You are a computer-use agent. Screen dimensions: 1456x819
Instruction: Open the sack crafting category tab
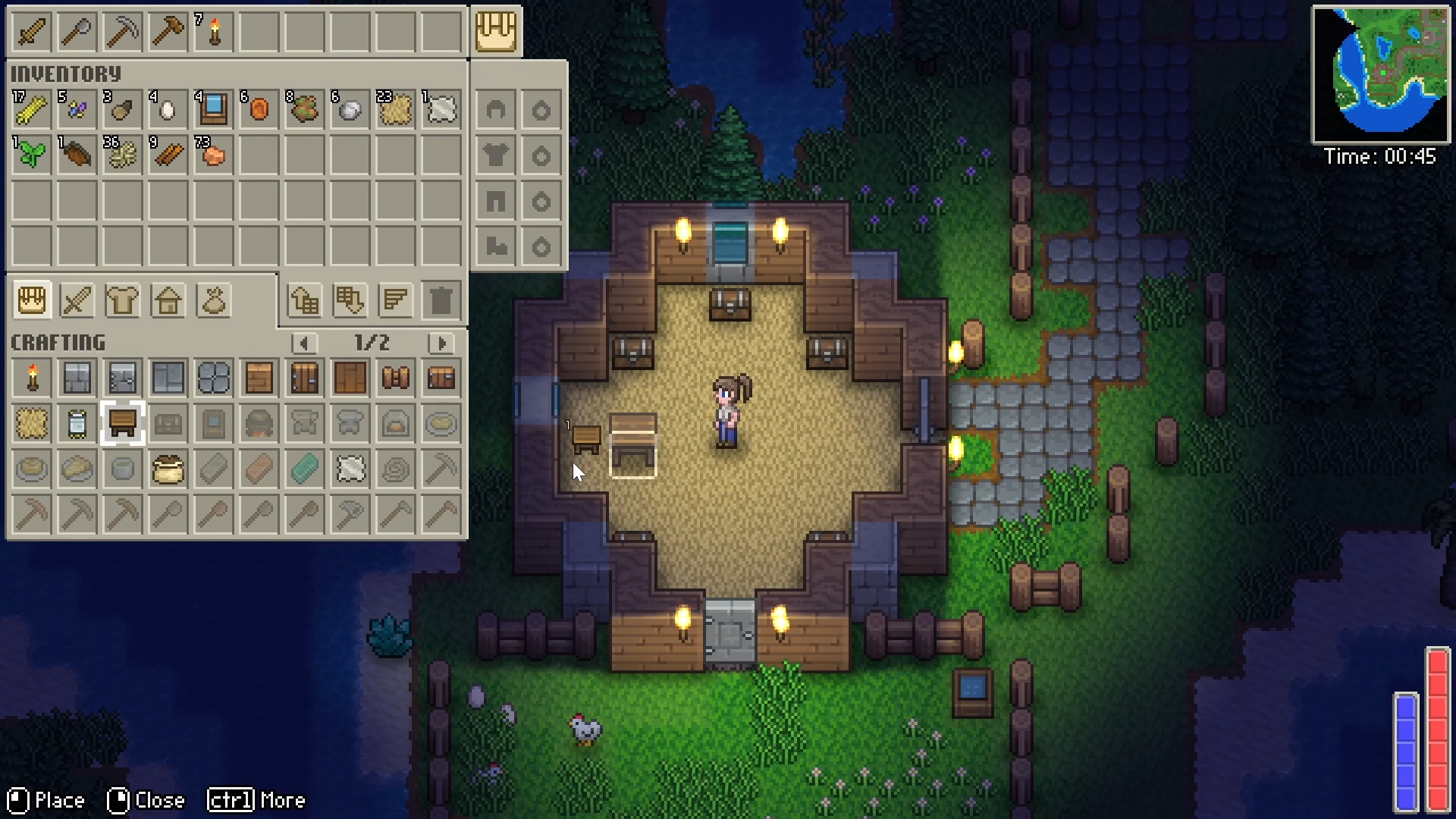click(213, 301)
